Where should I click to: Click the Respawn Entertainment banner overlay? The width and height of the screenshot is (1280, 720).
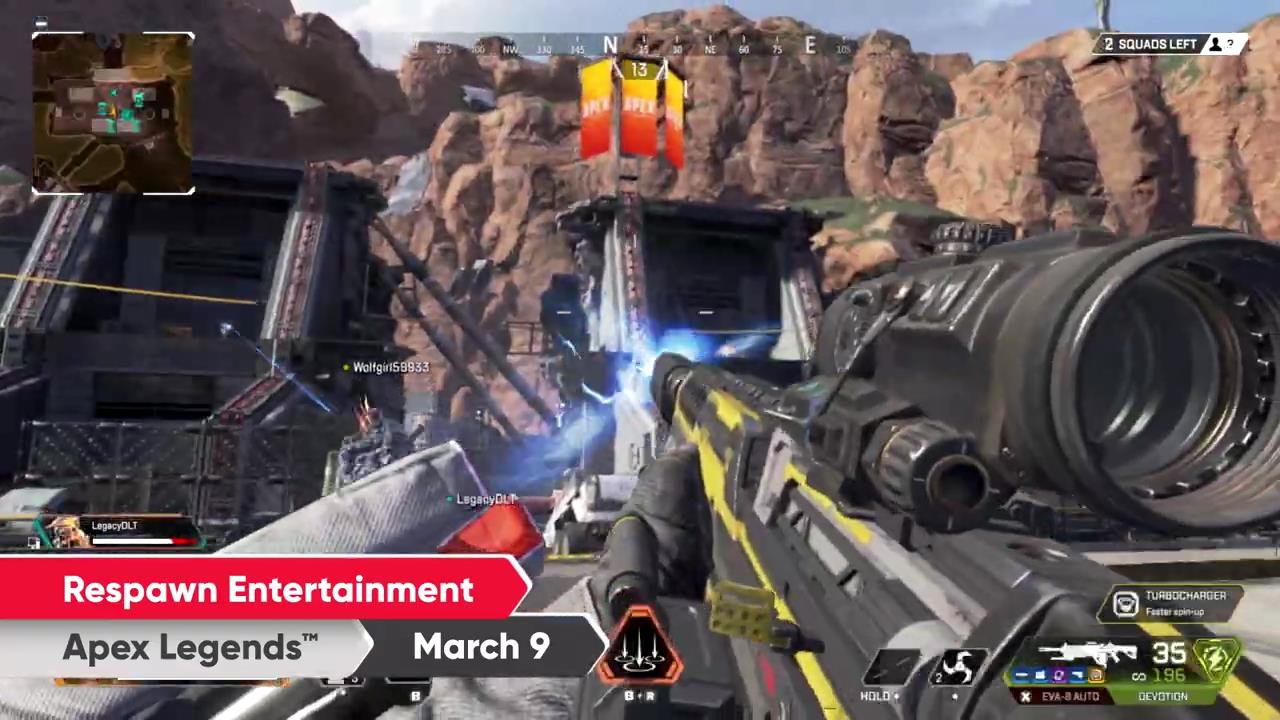click(x=268, y=590)
